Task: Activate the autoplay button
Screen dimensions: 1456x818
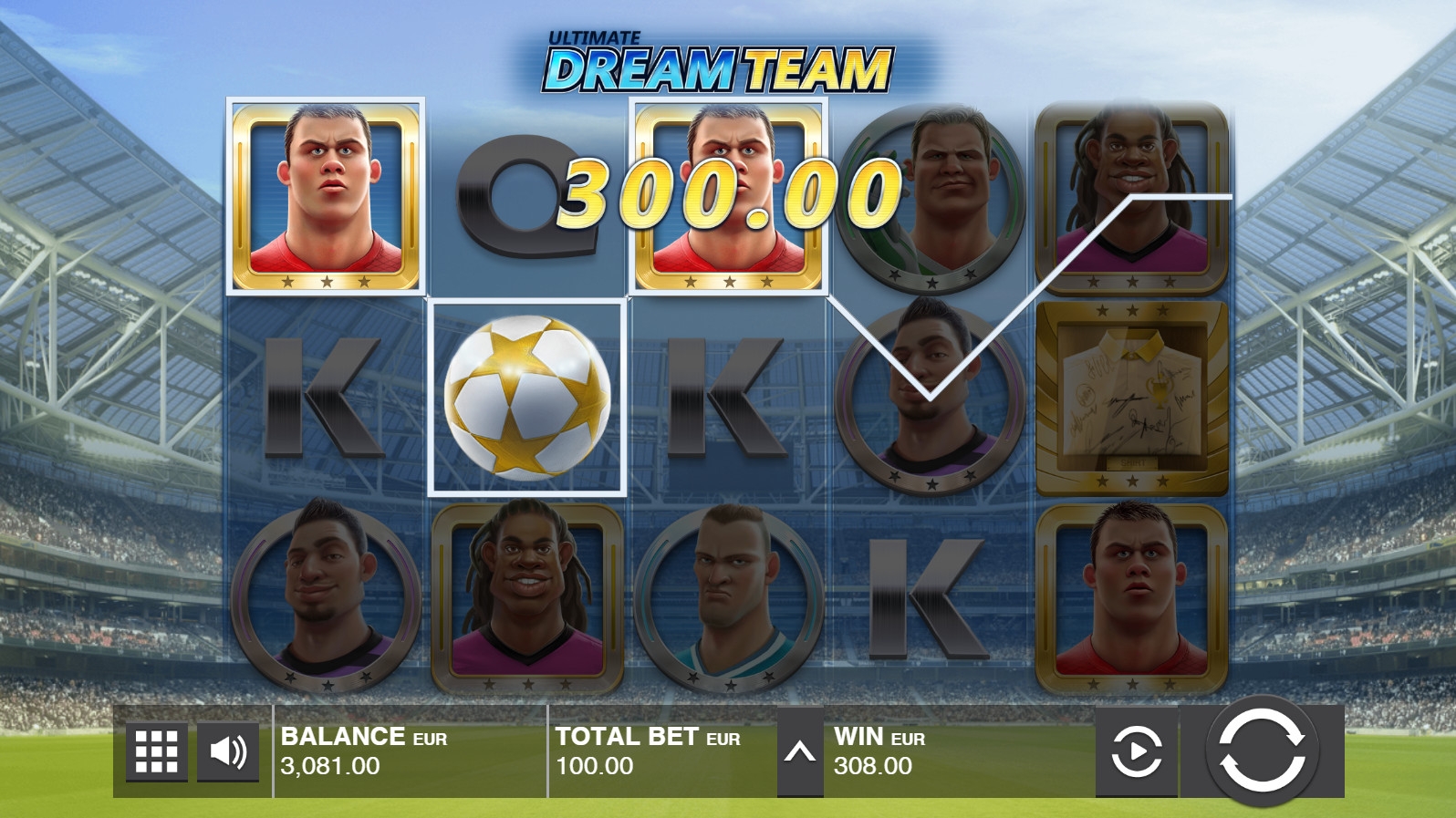Action: pos(1136,752)
